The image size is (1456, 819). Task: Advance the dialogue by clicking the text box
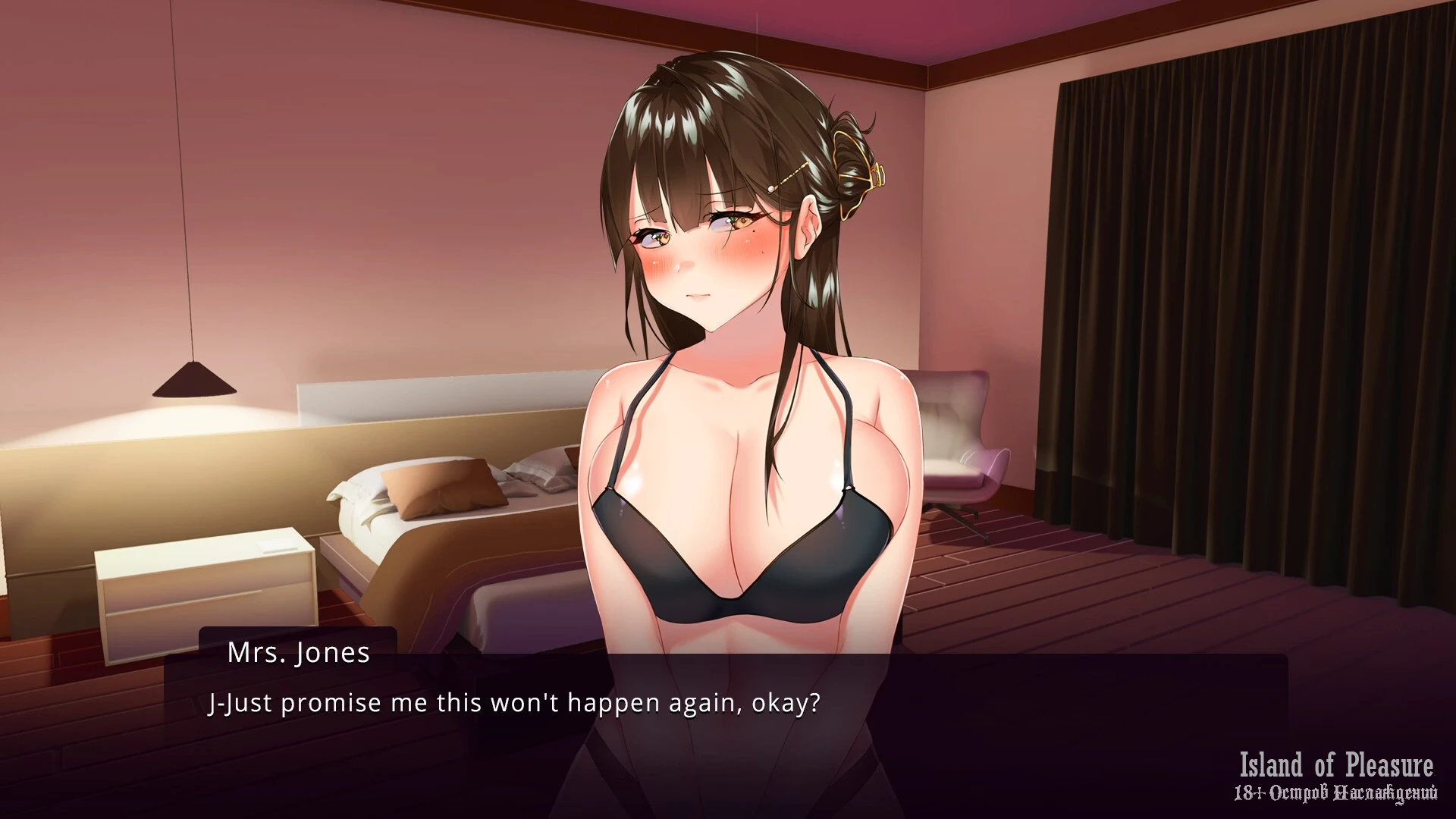pos(726,728)
